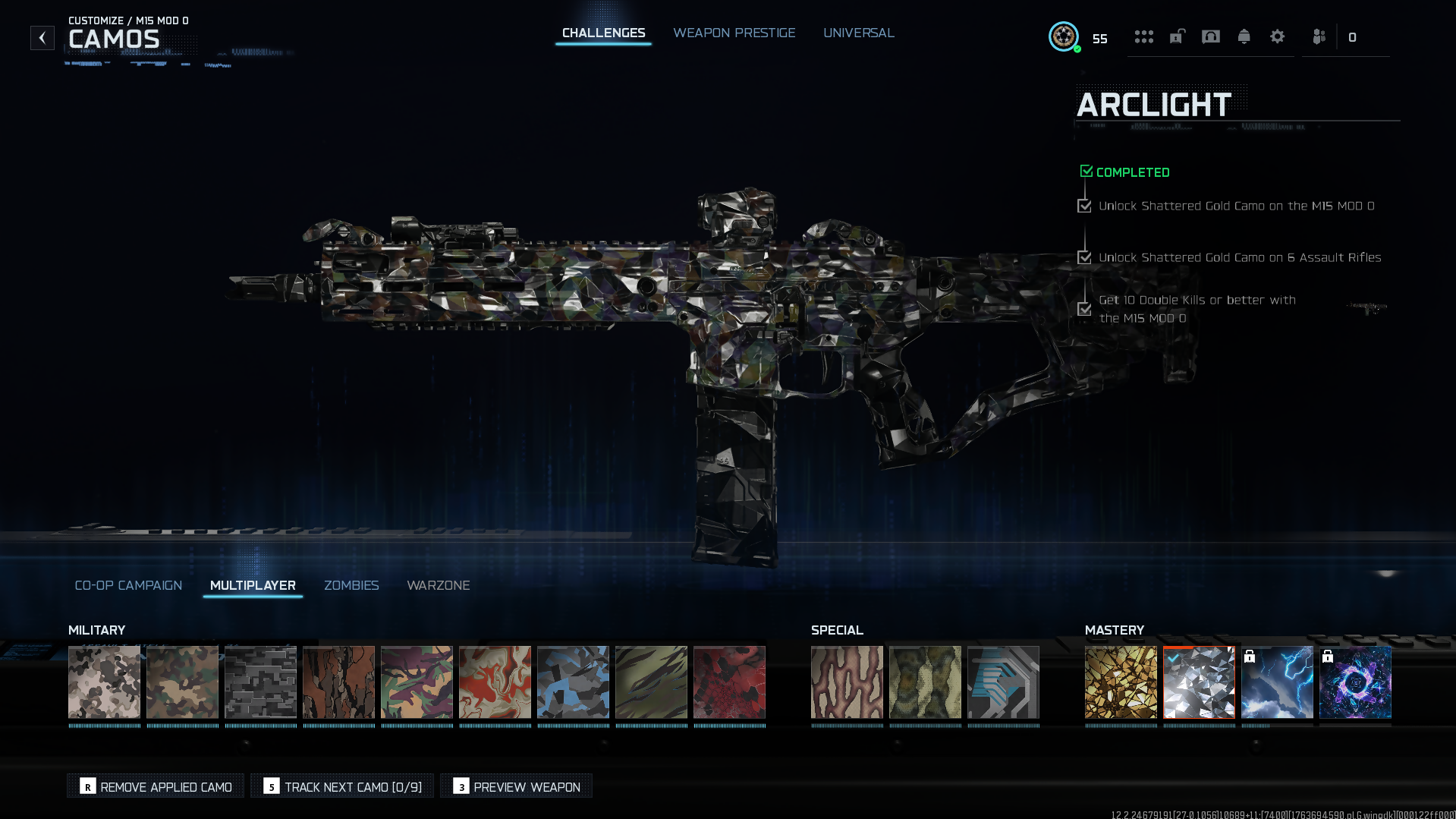Click Remove Applied Camo

point(156,786)
